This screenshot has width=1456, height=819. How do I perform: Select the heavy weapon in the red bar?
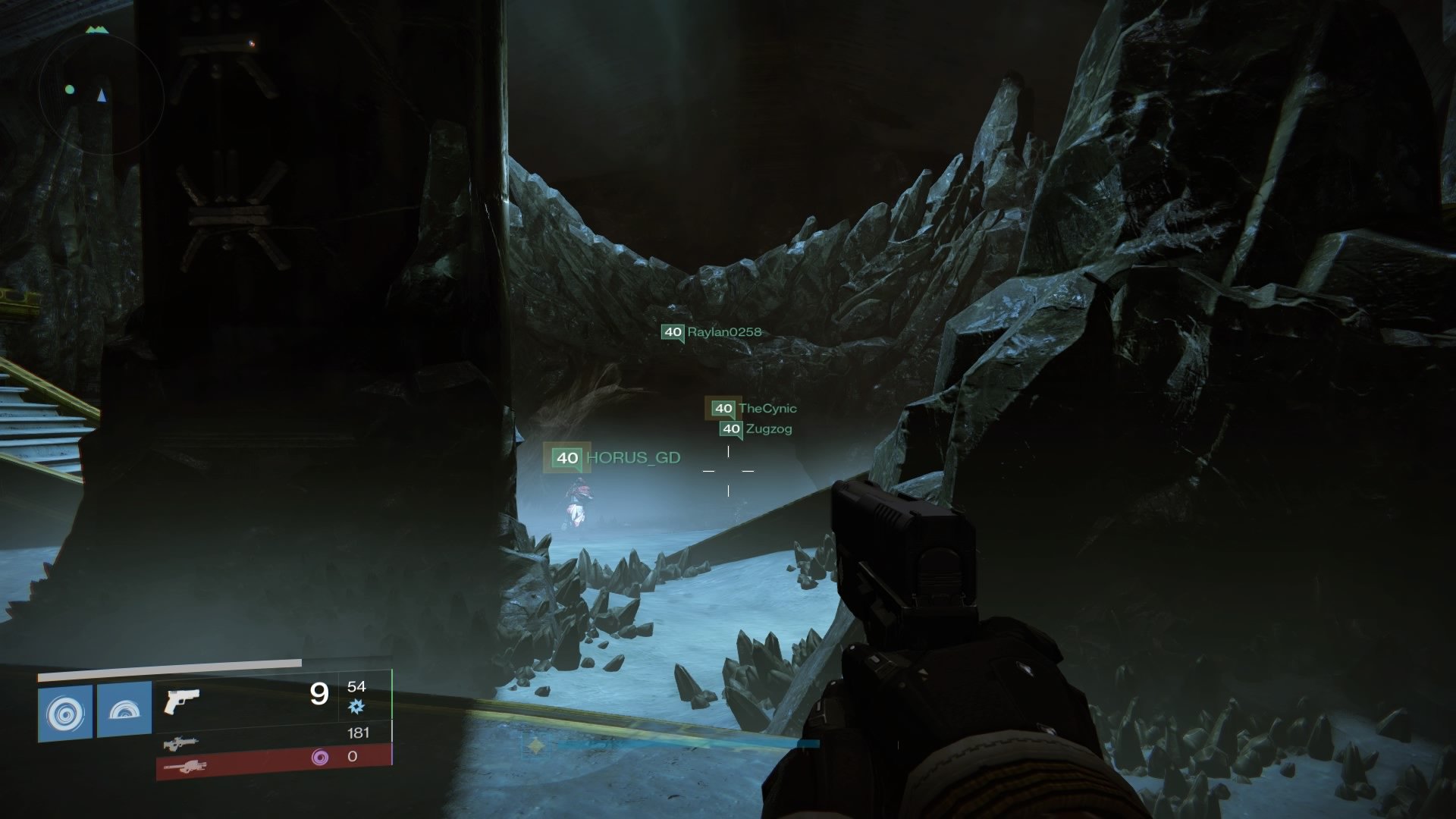[184, 766]
